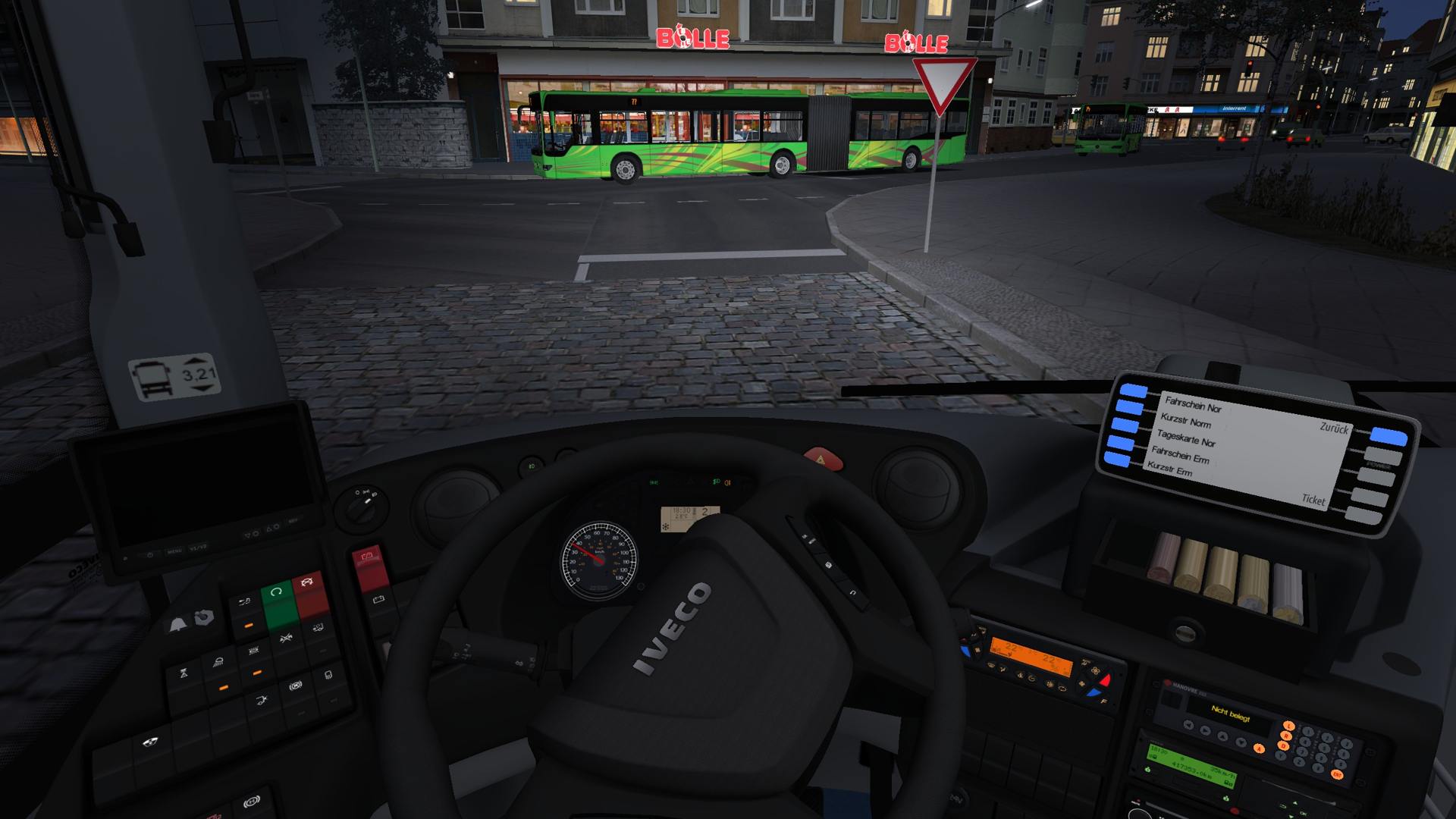
Task: Select the Tageskarte Nor ticket button
Action: point(1125,425)
